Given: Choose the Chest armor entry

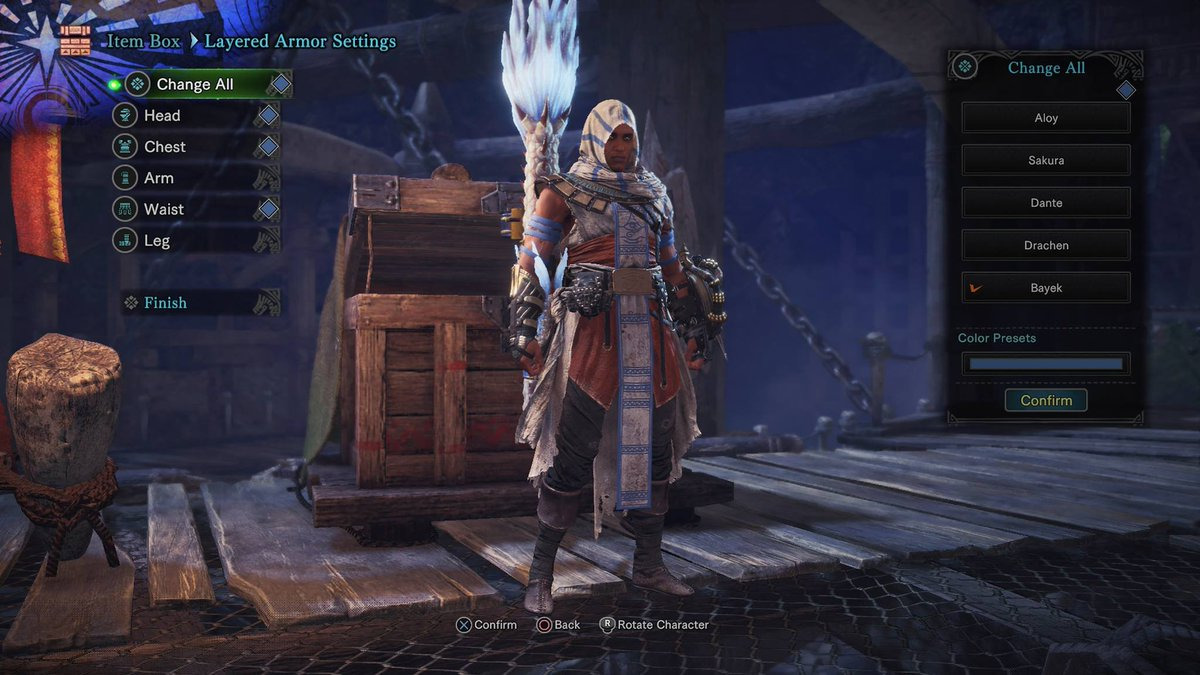Looking at the screenshot, I should 165,147.
